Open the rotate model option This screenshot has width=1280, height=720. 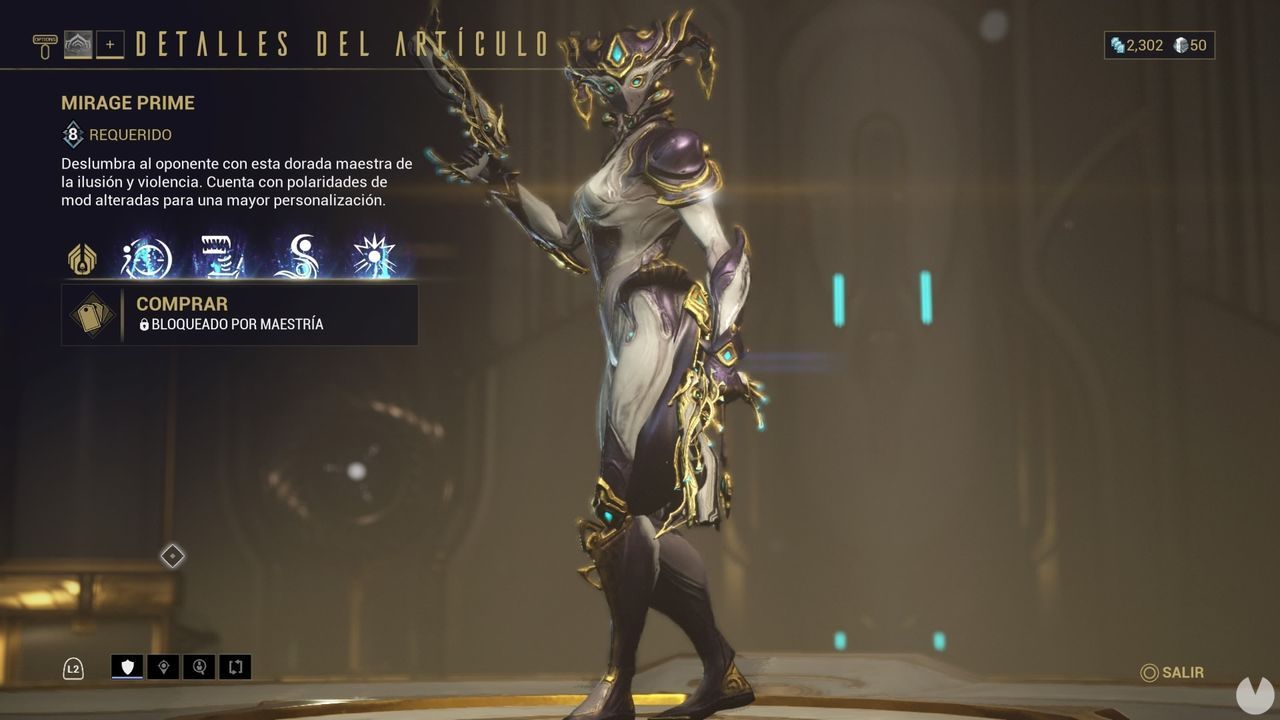click(234, 667)
